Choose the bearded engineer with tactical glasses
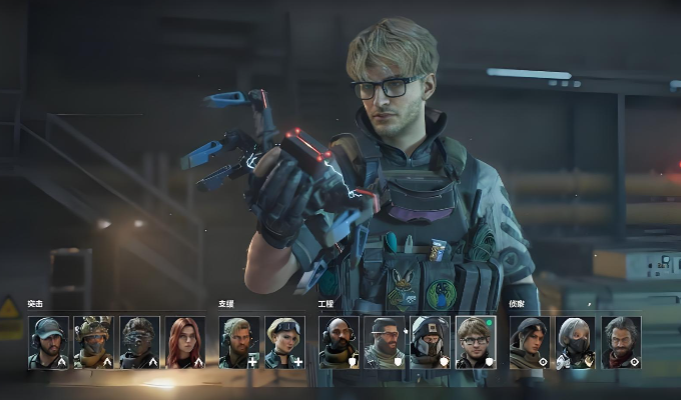Image resolution: width=681 pixels, height=400 pixels. point(385,343)
